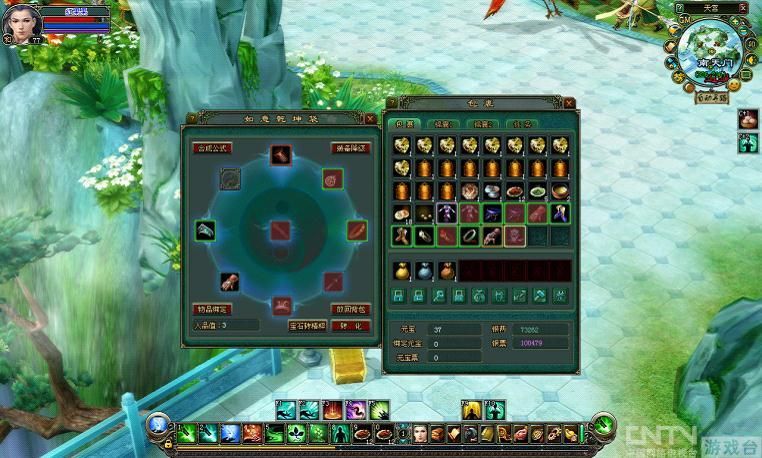Click the blue orb at the hotbar's left end
The height and width of the screenshot is (458, 762).
tap(157, 425)
